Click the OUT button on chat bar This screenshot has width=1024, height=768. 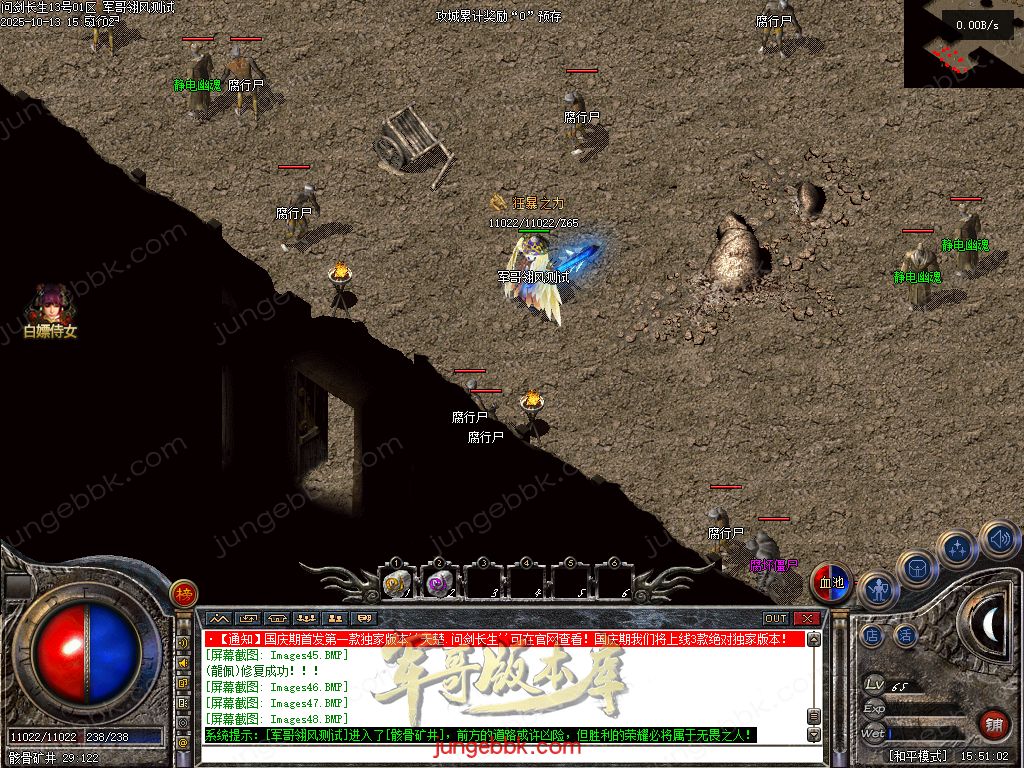[x=776, y=619]
